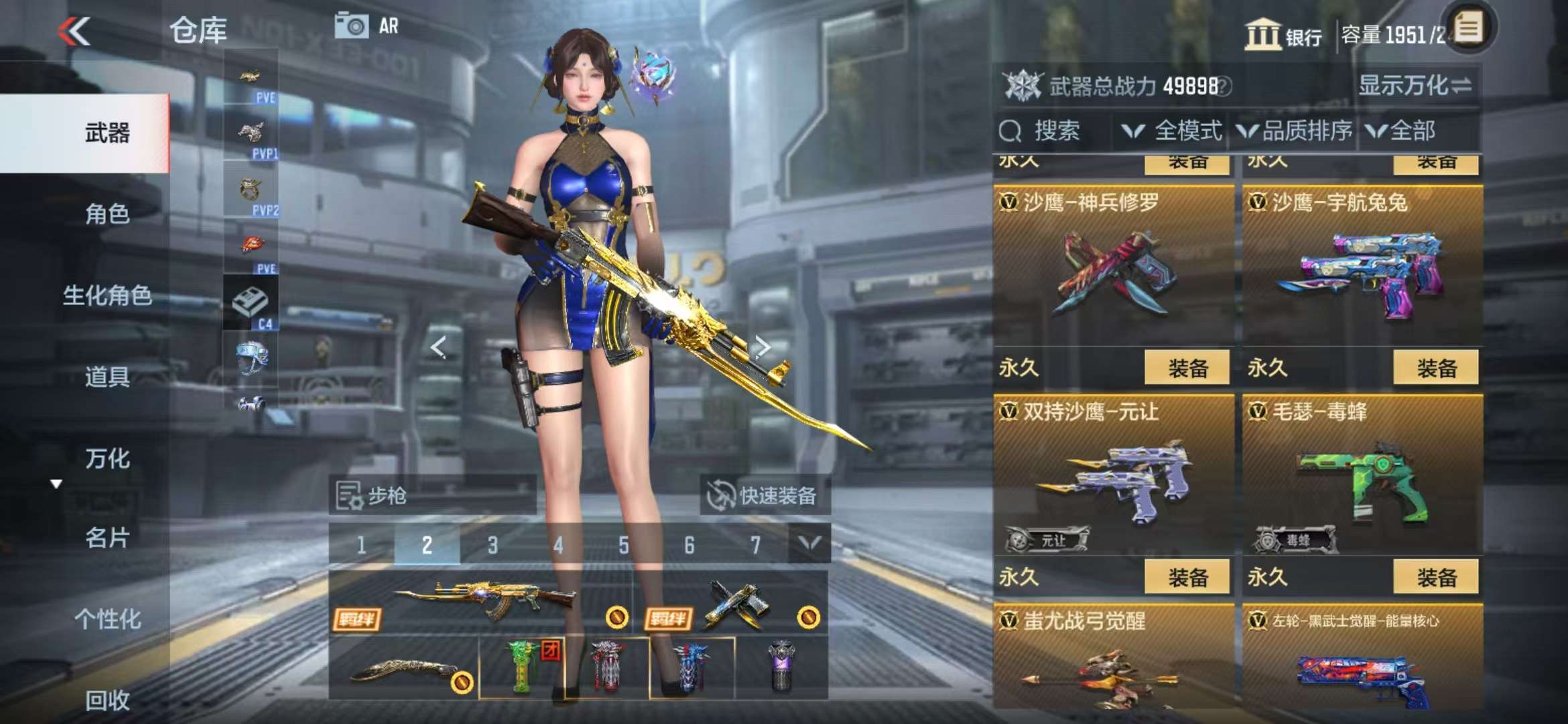Open the 银行 bank
The width and height of the screenshot is (1568, 724).
1283,35
